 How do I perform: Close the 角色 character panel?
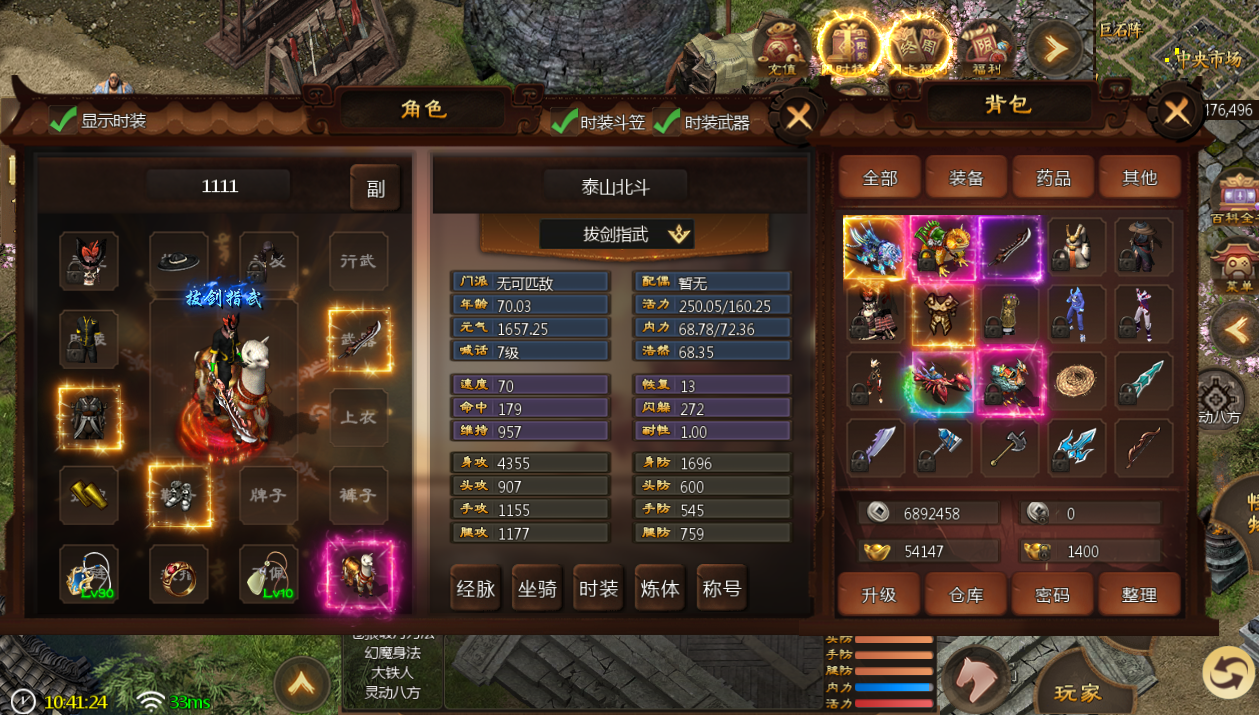(x=798, y=117)
